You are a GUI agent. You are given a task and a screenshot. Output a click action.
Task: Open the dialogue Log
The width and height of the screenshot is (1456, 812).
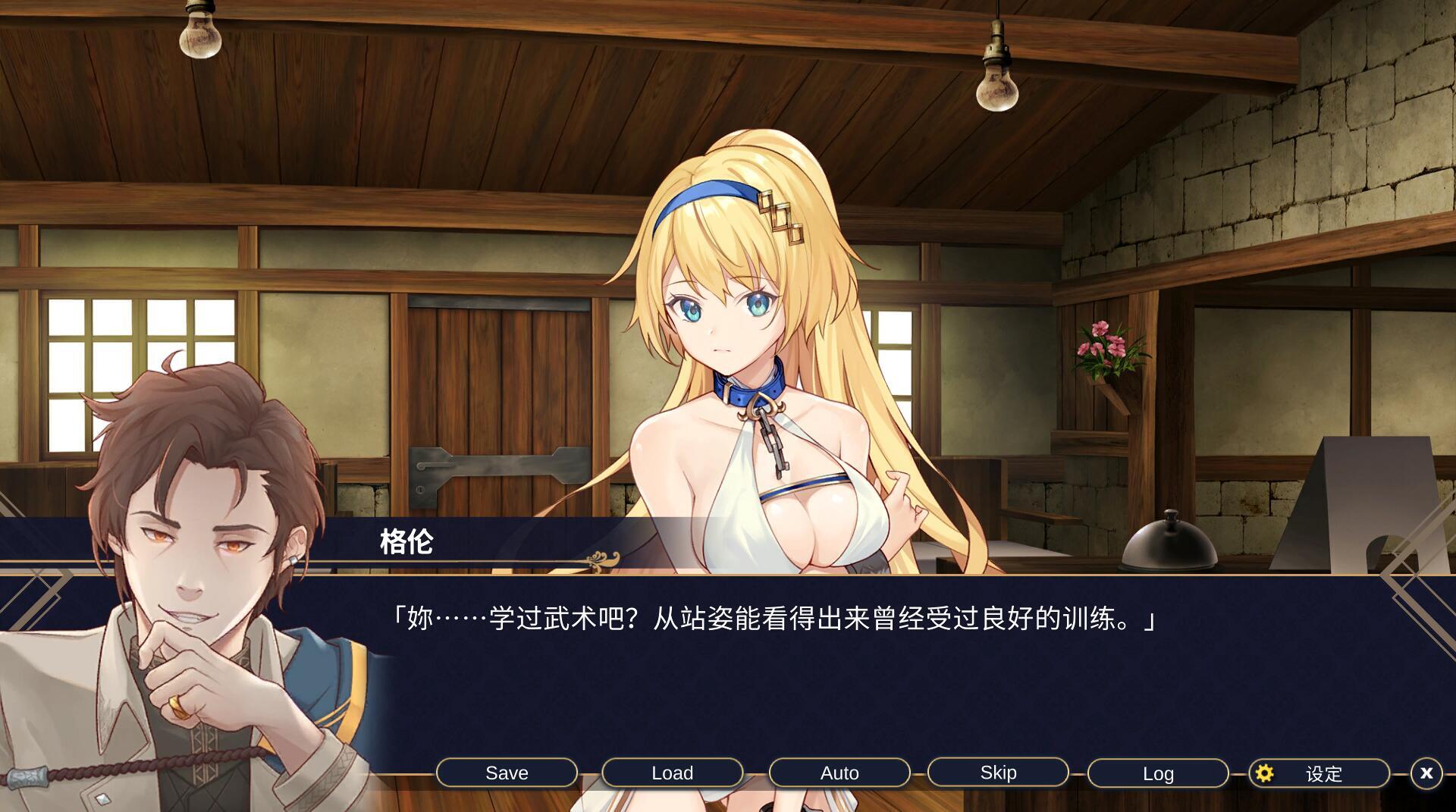coord(1157,773)
